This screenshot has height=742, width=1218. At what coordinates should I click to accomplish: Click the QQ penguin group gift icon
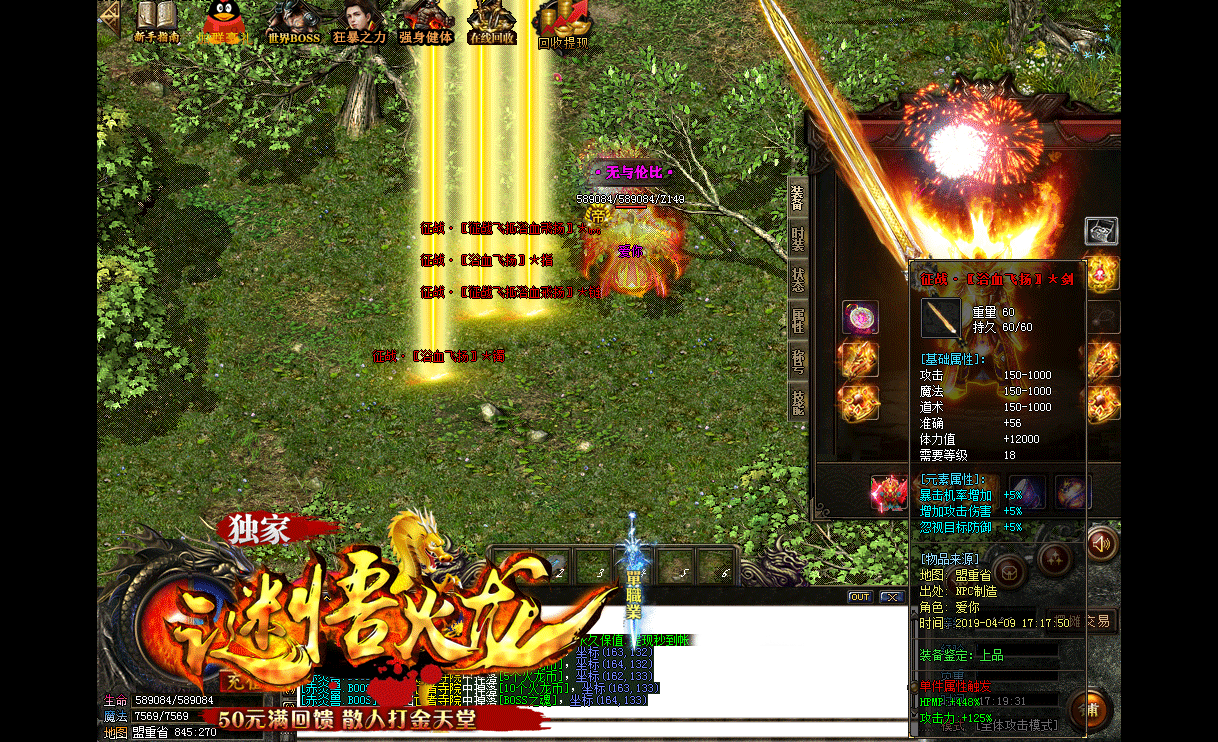(x=222, y=21)
